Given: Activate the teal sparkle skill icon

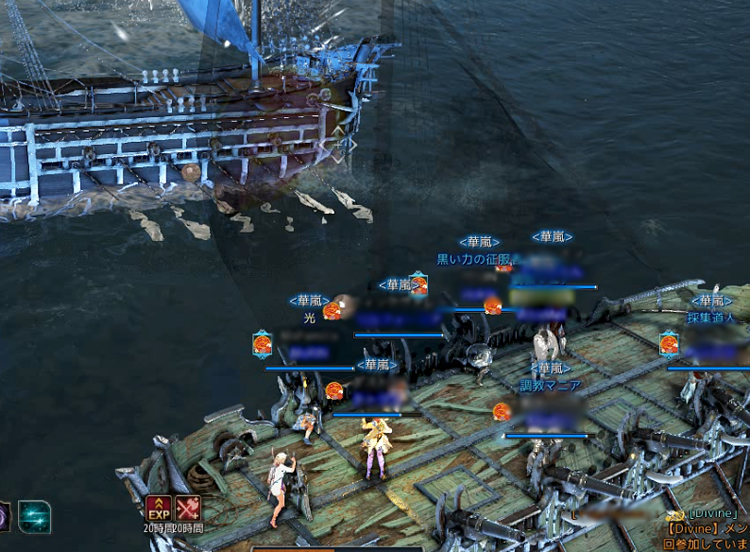Looking at the screenshot, I should coord(34,516).
